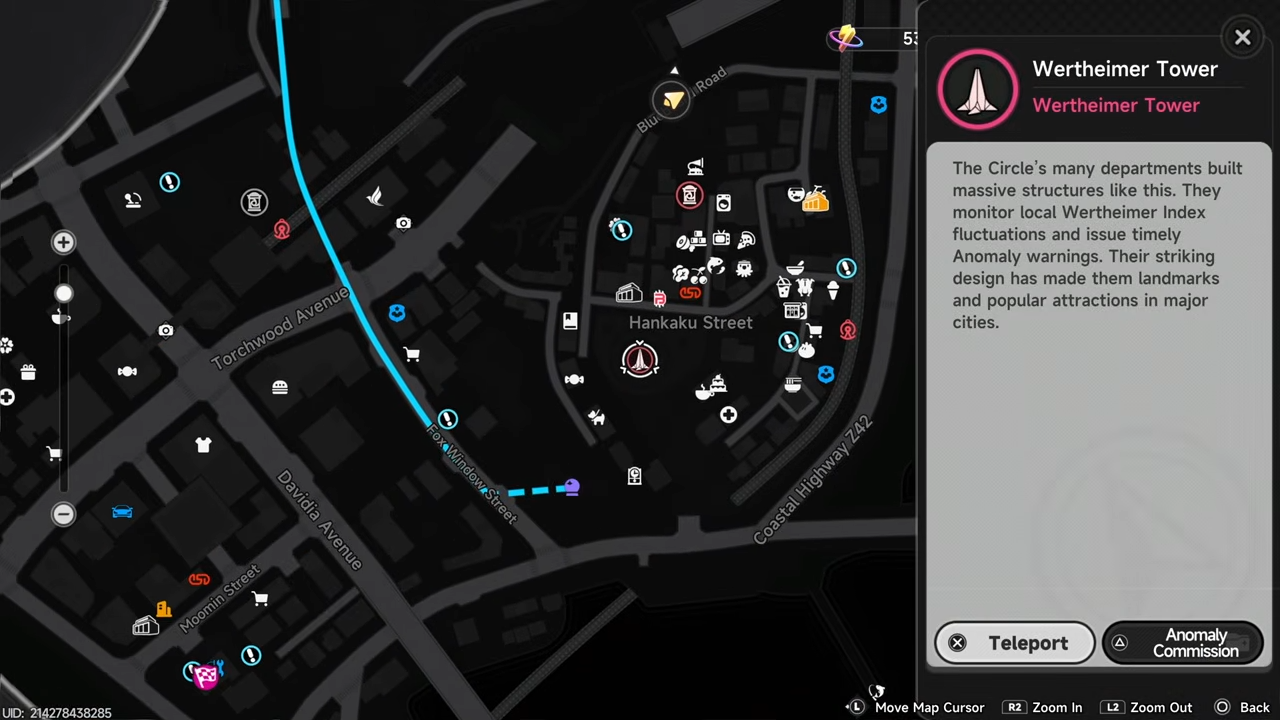Screen dimensions: 1280x720
Task: Click the map zoom-in plus button
Action: point(63,242)
